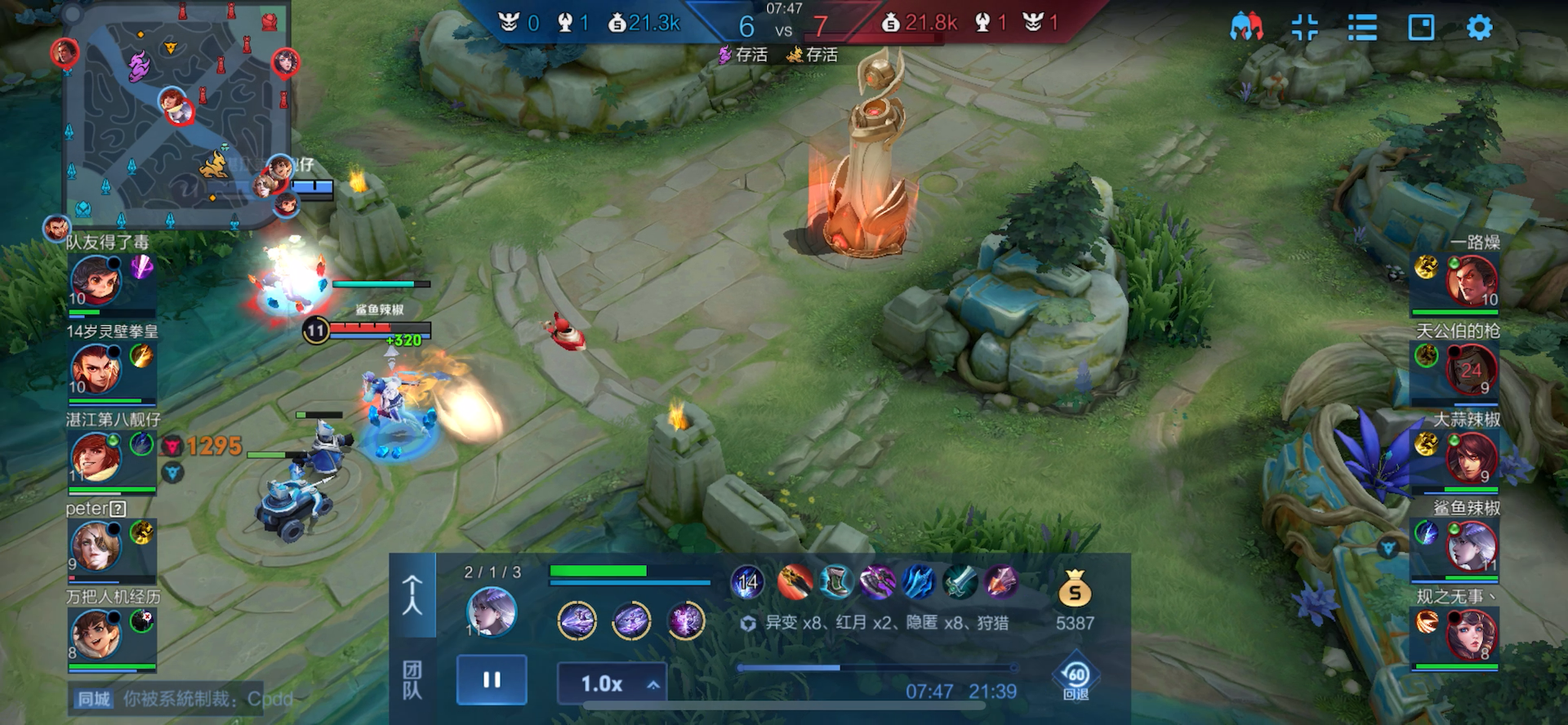Switch to the 团队 team tab
Image resolution: width=1568 pixels, height=725 pixels.
click(x=412, y=680)
